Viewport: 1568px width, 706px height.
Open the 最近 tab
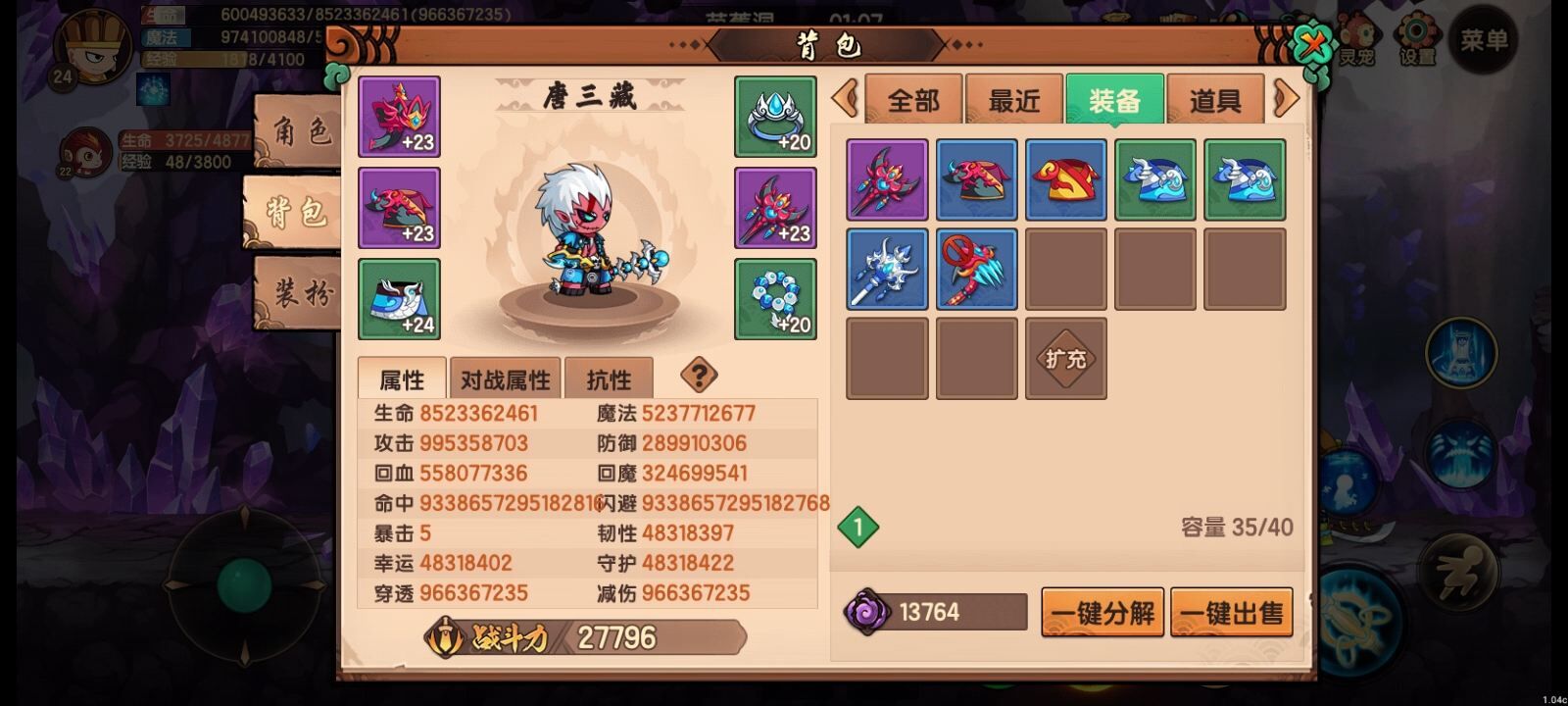coord(1014,100)
